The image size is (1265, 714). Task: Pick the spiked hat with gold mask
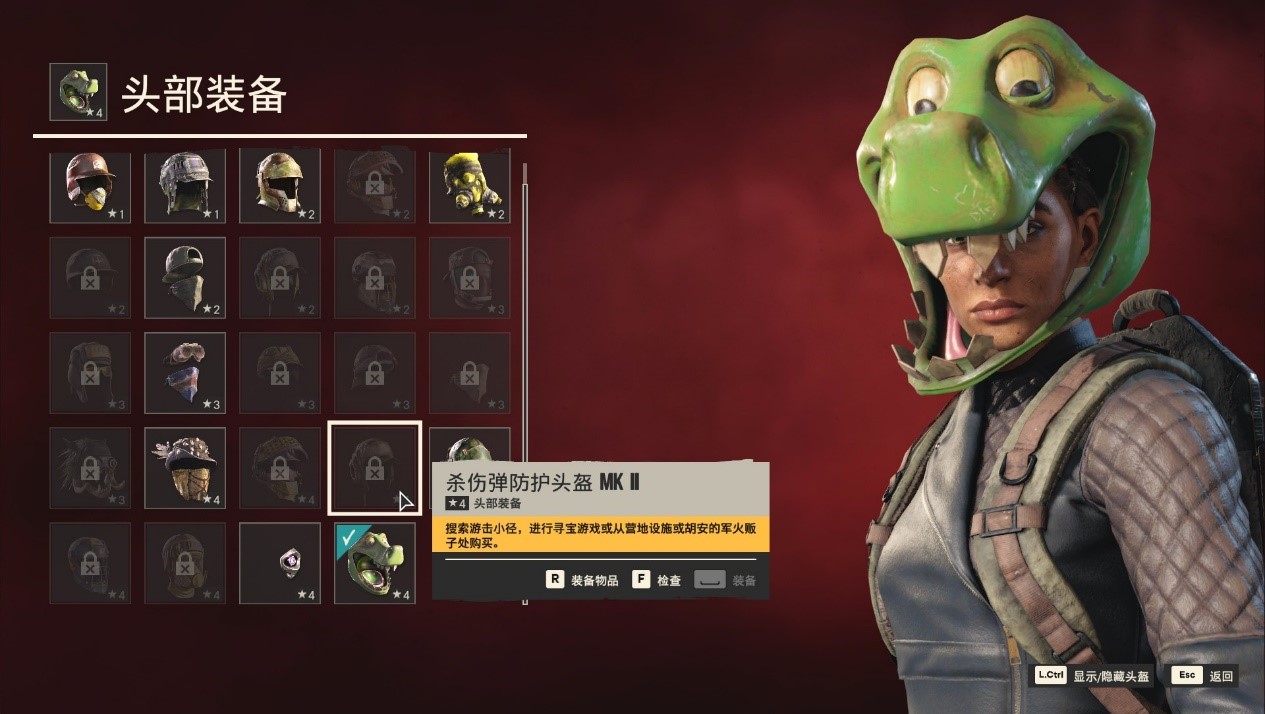(185, 468)
